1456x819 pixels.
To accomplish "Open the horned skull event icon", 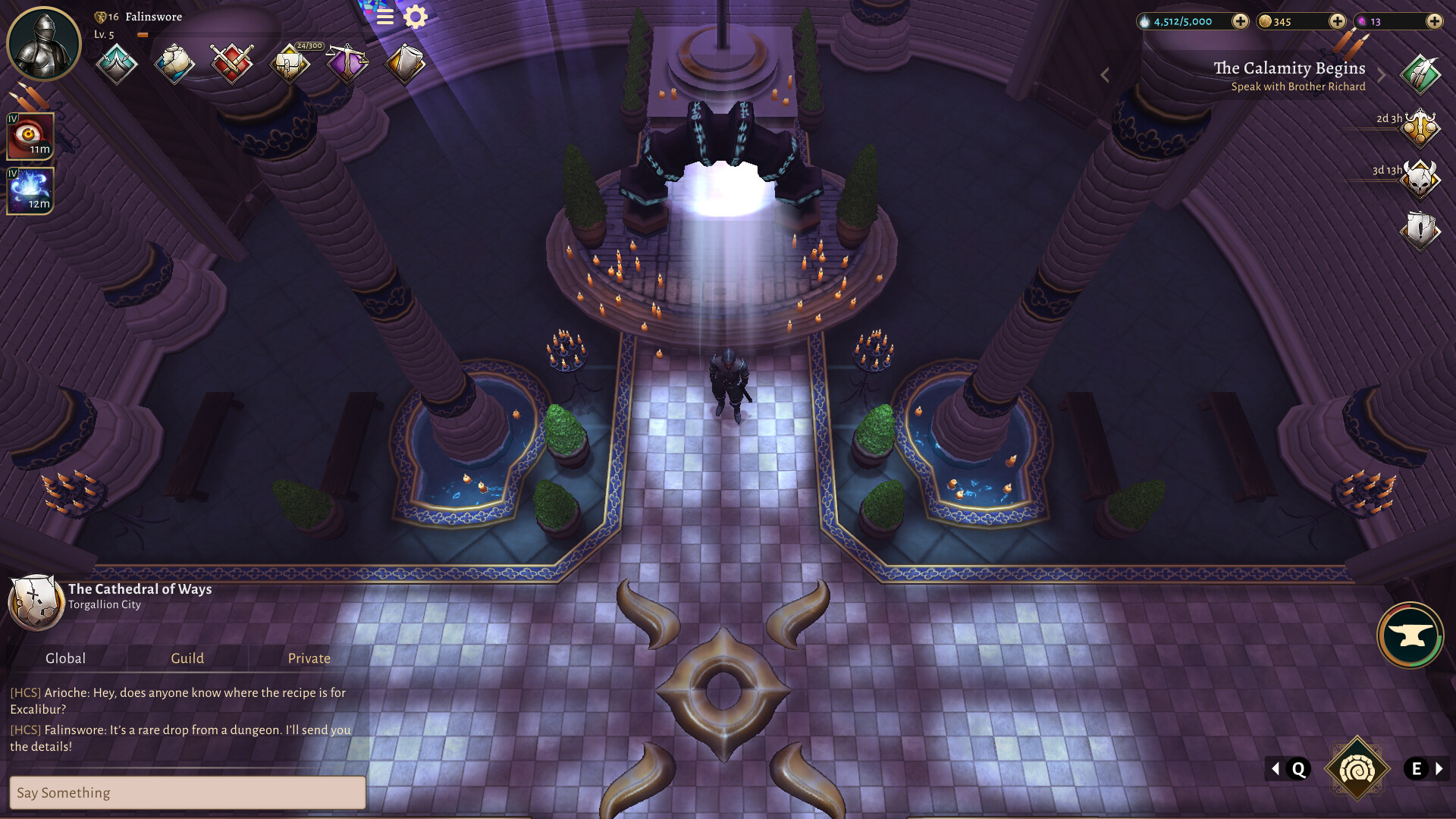I will pos(1420,180).
